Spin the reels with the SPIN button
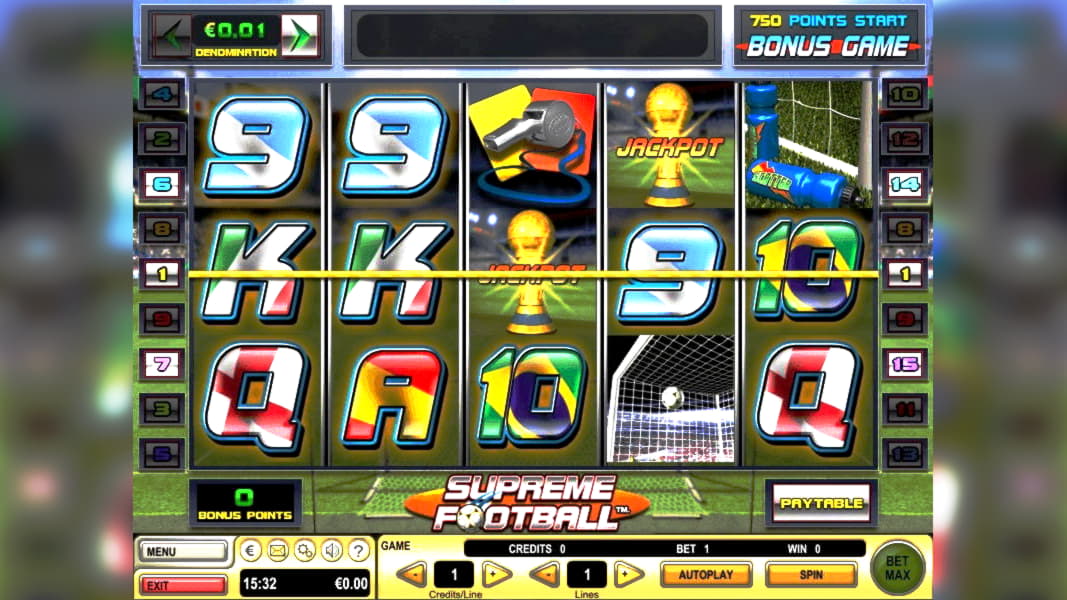This screenshot has height=600, width=1067. click(x=811, y=575)
